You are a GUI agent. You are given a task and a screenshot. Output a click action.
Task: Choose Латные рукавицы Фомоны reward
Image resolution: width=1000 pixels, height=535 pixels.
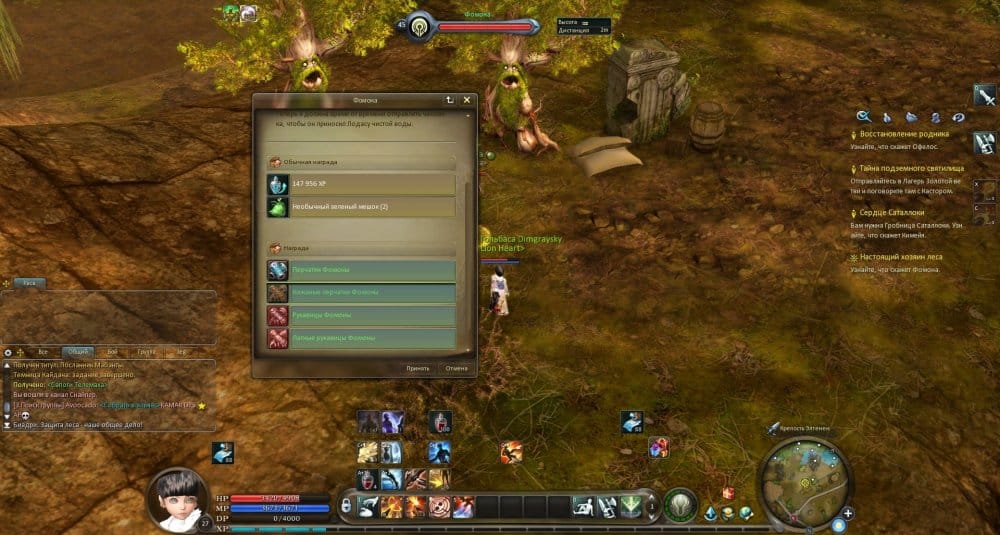(361, 338)
